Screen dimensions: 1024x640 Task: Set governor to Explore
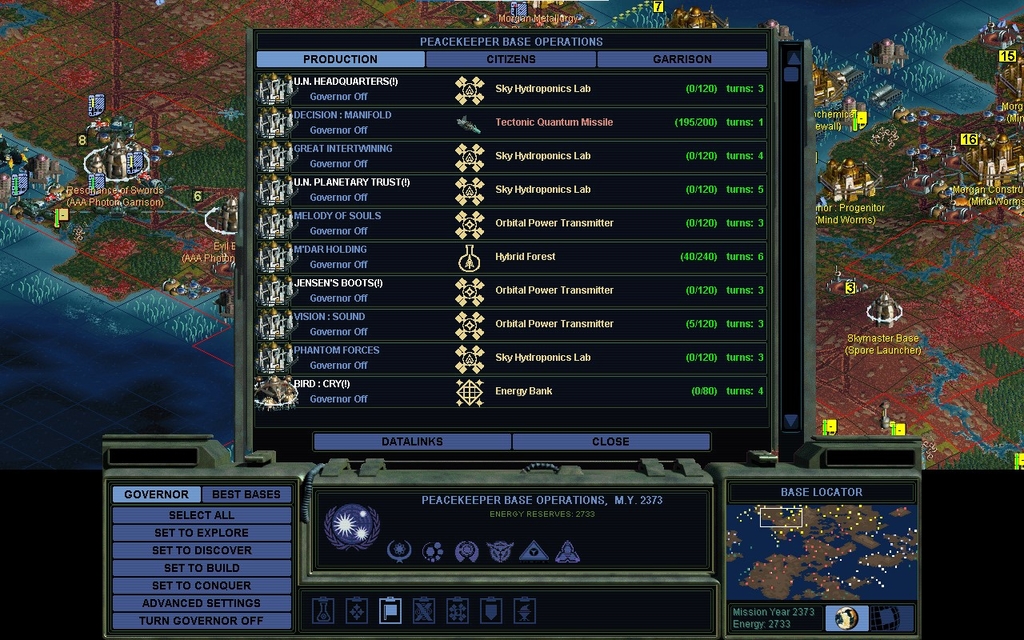point(201,533)
